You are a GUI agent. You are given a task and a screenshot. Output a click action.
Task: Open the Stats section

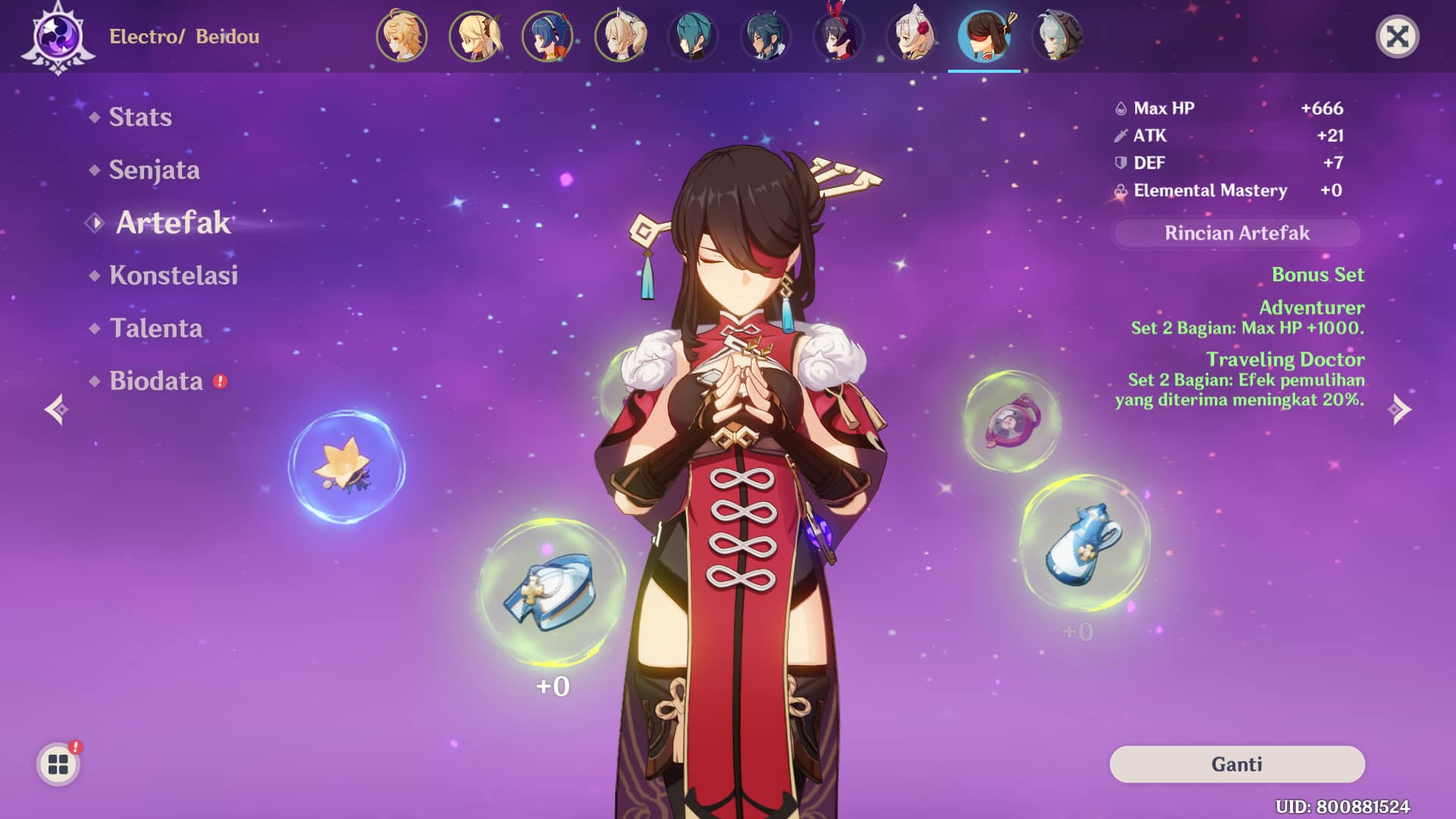tap(140, 118)
